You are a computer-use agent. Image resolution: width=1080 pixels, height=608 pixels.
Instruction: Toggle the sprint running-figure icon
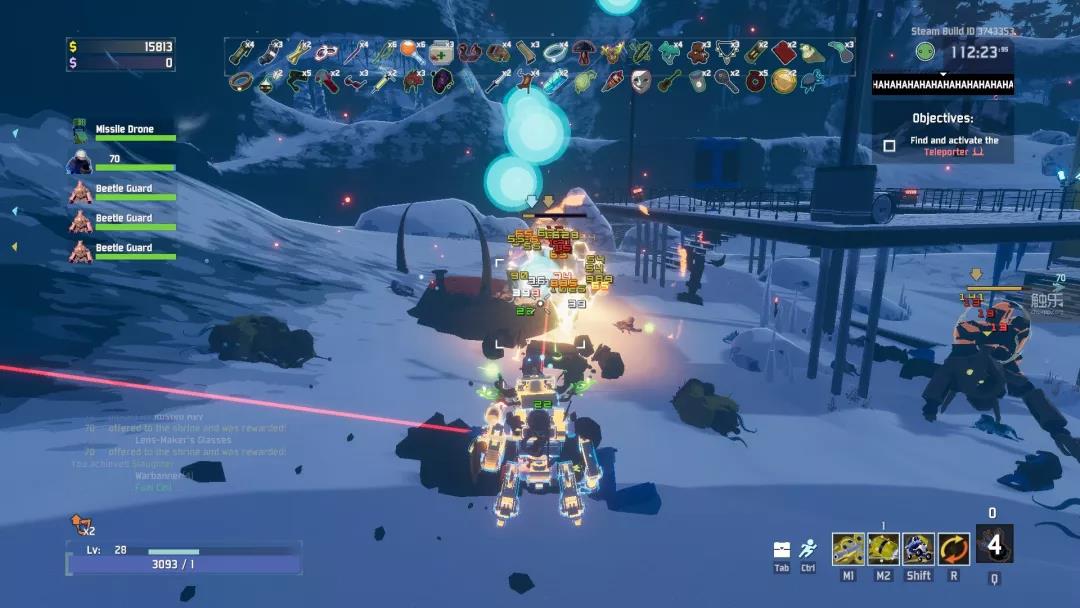808,549
